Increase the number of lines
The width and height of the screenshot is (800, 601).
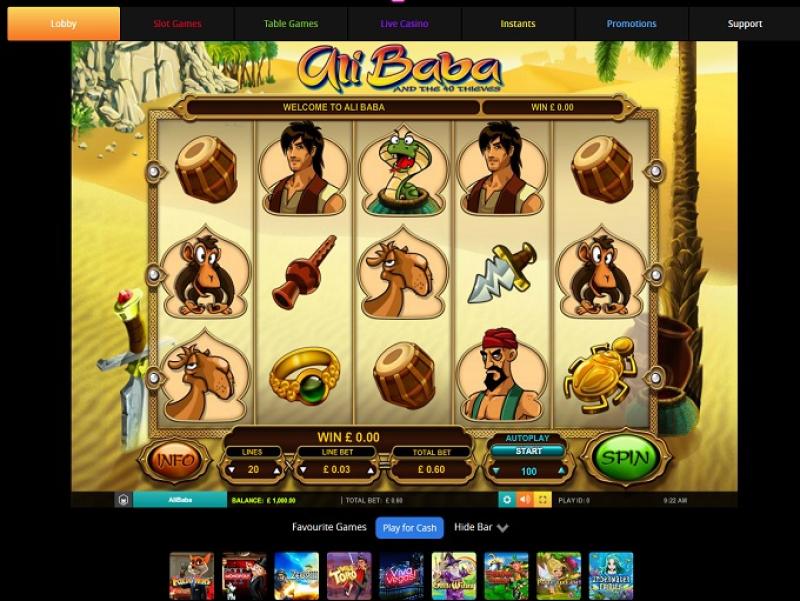point(276,470)
